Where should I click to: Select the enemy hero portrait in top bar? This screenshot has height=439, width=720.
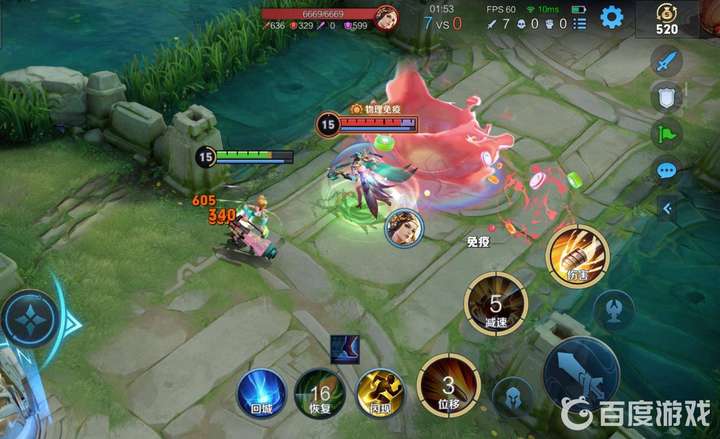tap(385, 16)
